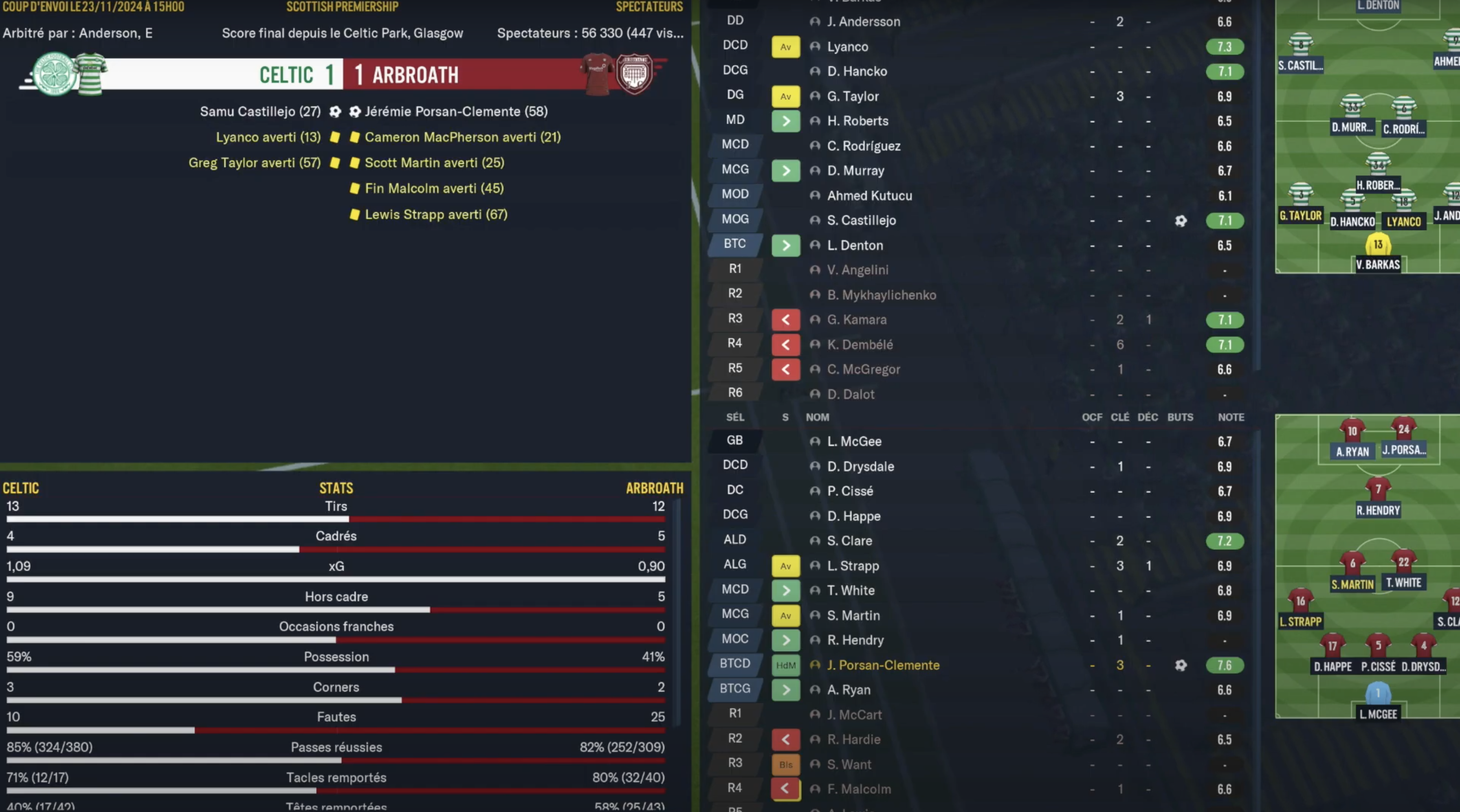Open D. Hancko's player row
This screenshot has height=812, width=1460.
click(x=856, y=71)
